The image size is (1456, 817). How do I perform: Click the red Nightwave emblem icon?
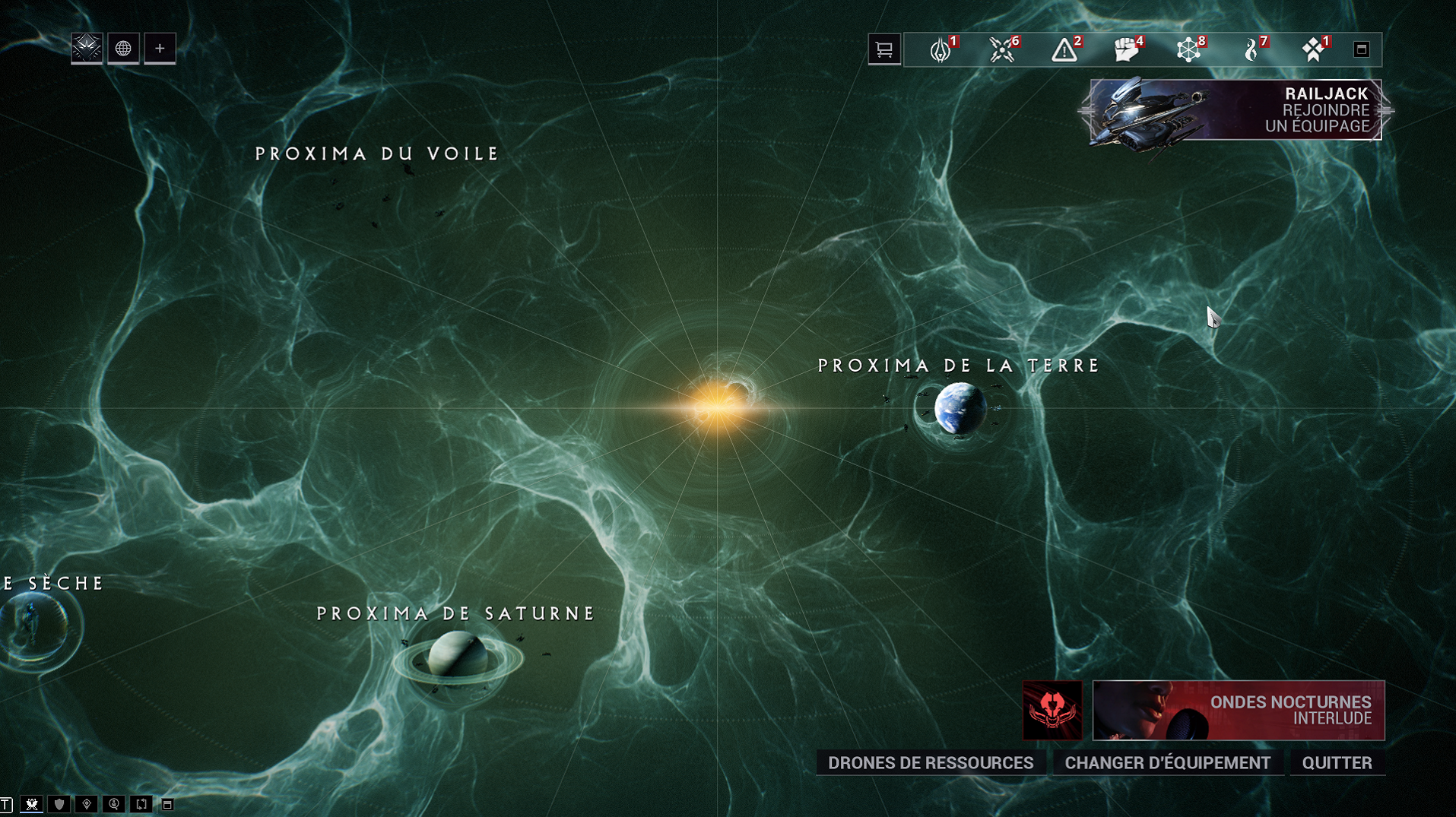click(x=1052, y=710)
